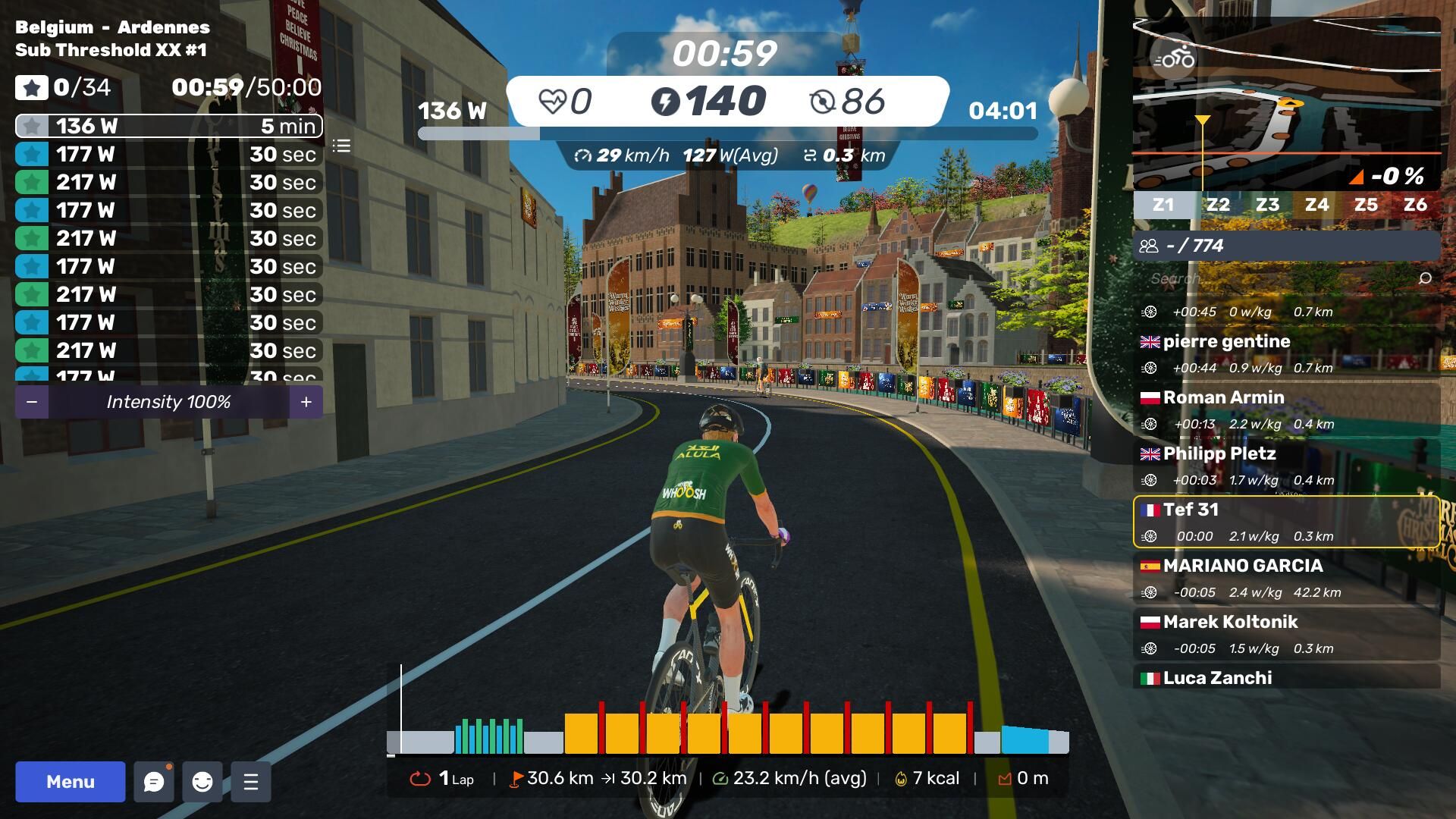Viewport: 1456px width, 819px height.
Task: Click the riders count header showing 774
Action: pyautogui.click(x=1286, y=246)
